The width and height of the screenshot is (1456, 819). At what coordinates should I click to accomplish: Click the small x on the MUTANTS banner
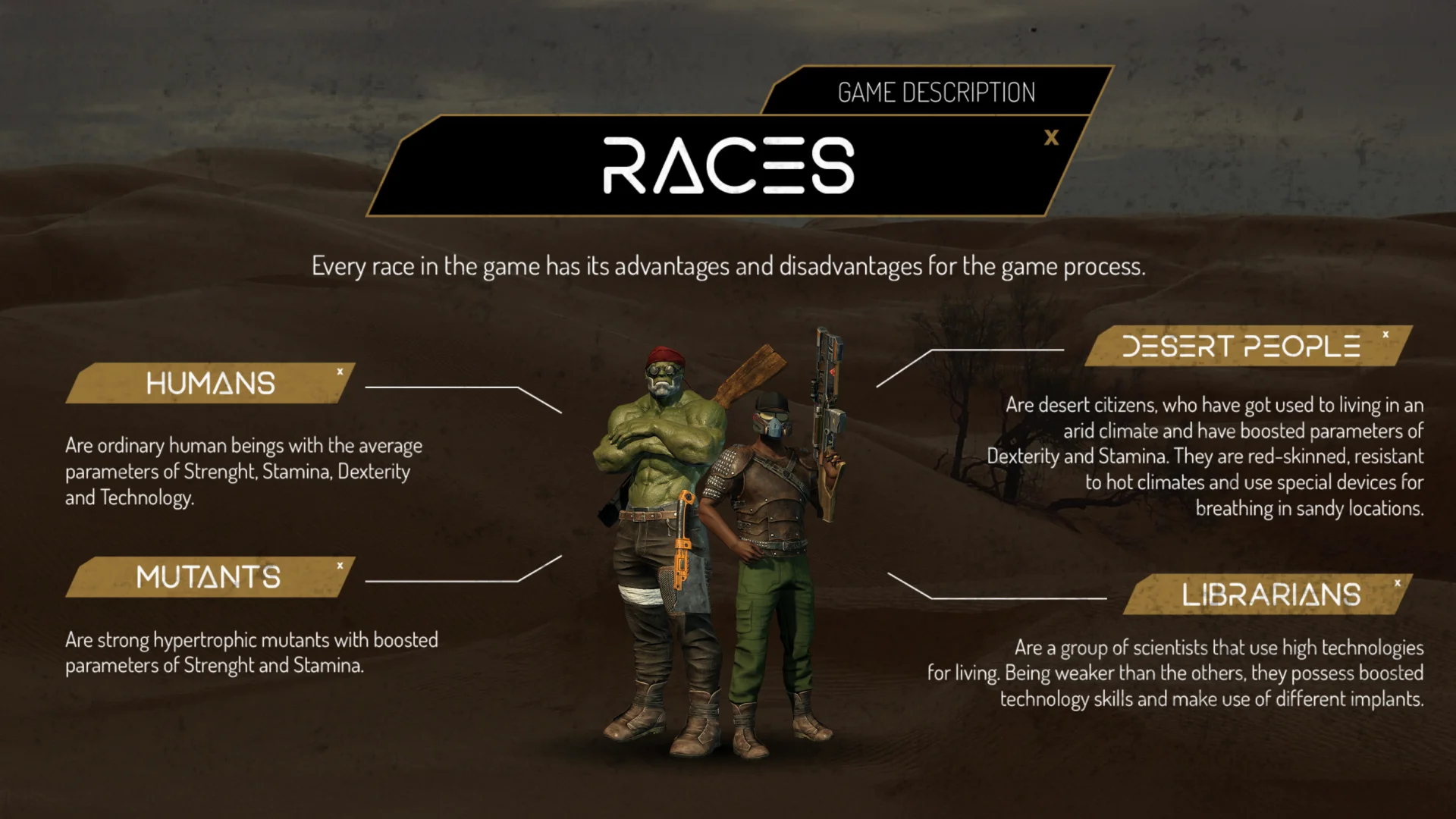[340, 564]
